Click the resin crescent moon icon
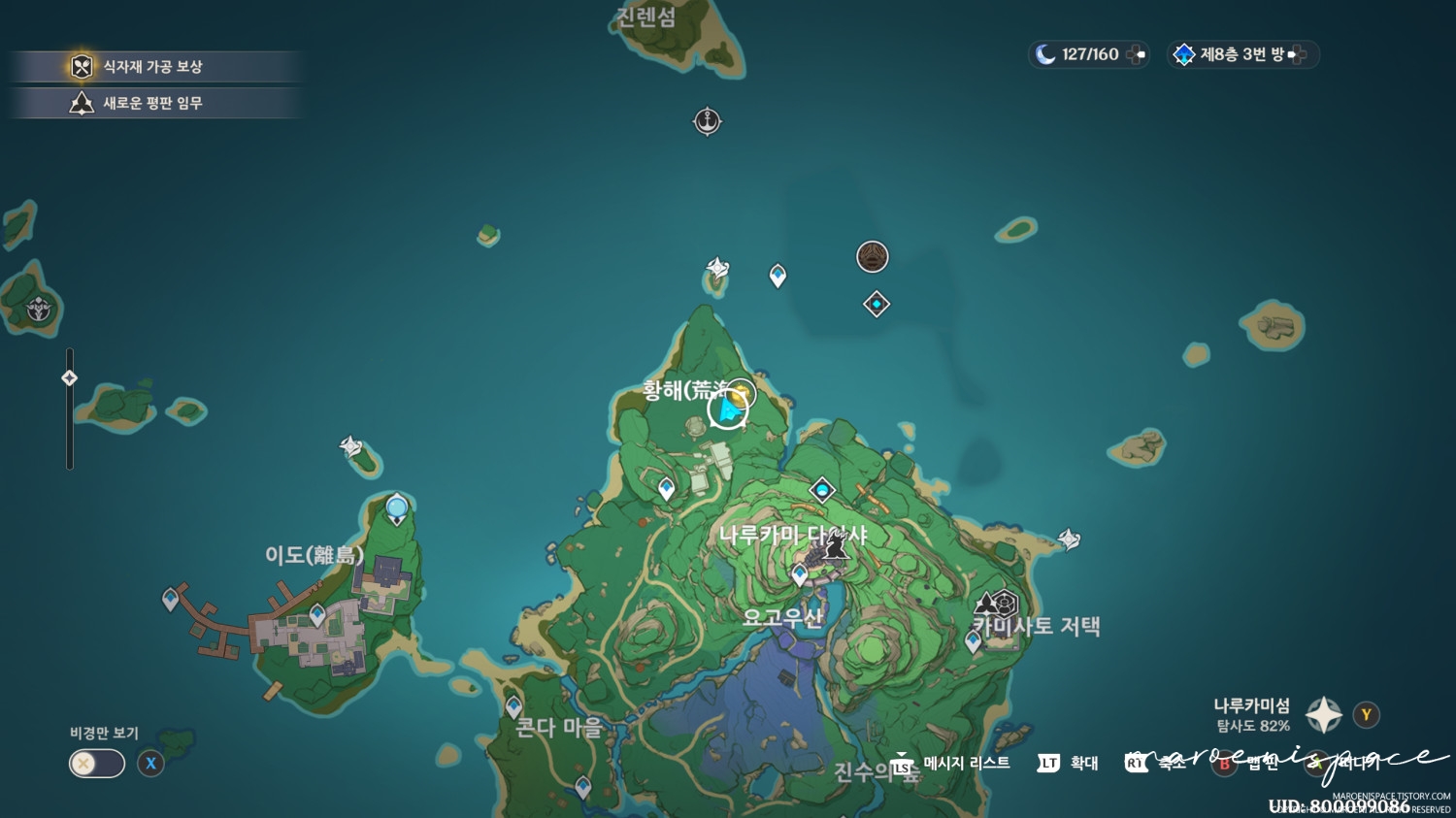This screenshot has height=818, width=1456. coord(1045,54)
